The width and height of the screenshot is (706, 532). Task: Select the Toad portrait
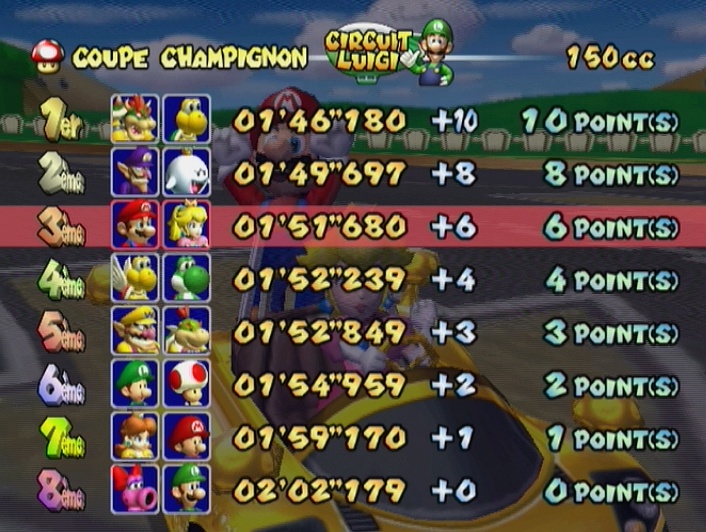tap(186, 384)
